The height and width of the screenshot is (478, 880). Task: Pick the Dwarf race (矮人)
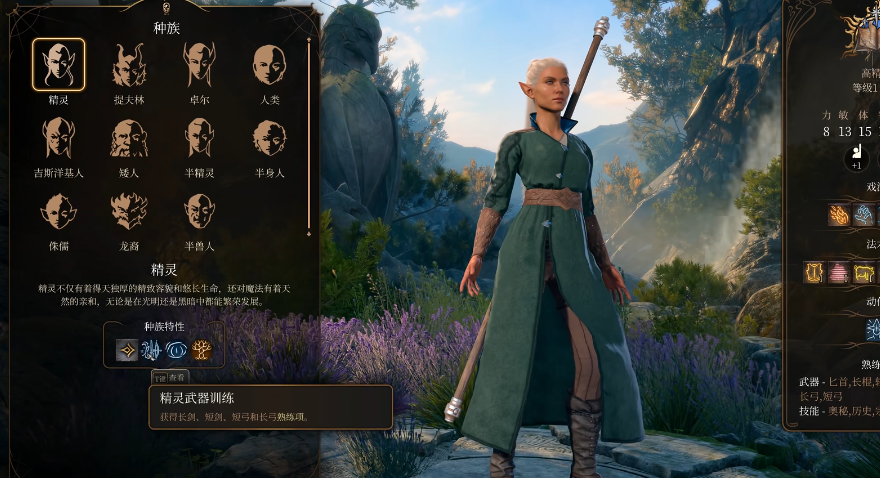[x=129, y=138]
